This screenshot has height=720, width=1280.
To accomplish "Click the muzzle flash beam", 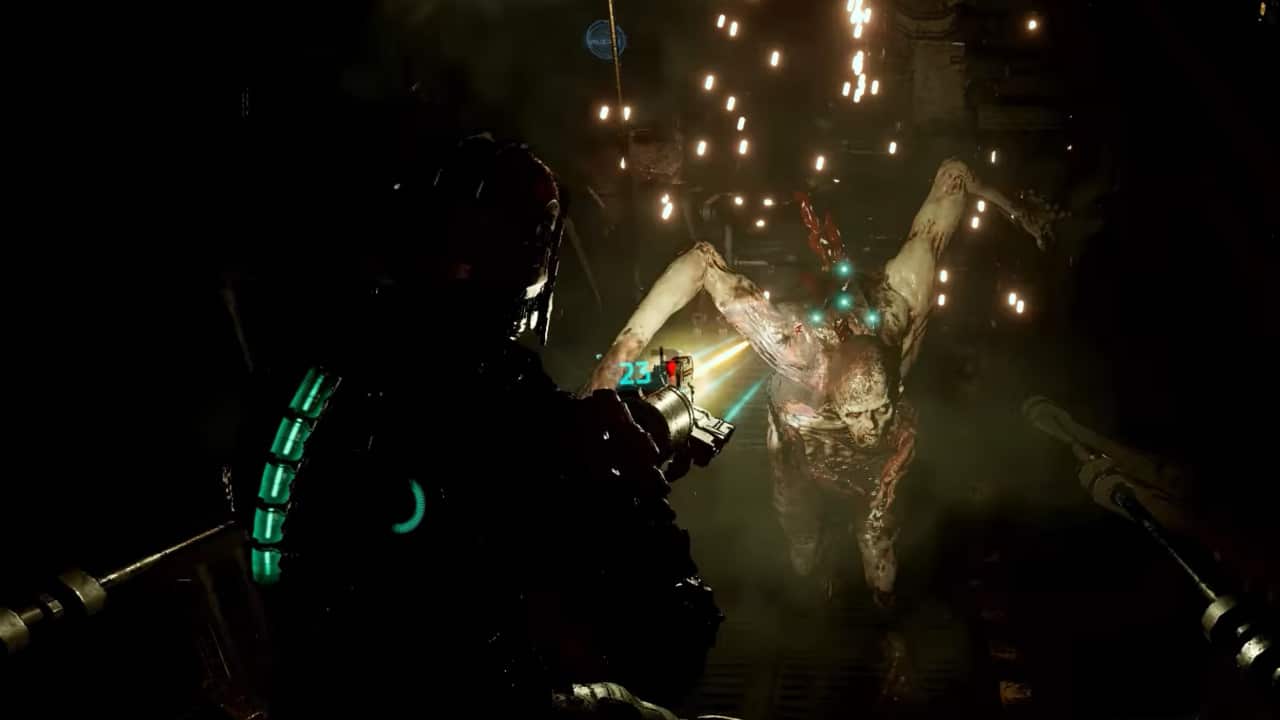I will pos(735,360).
